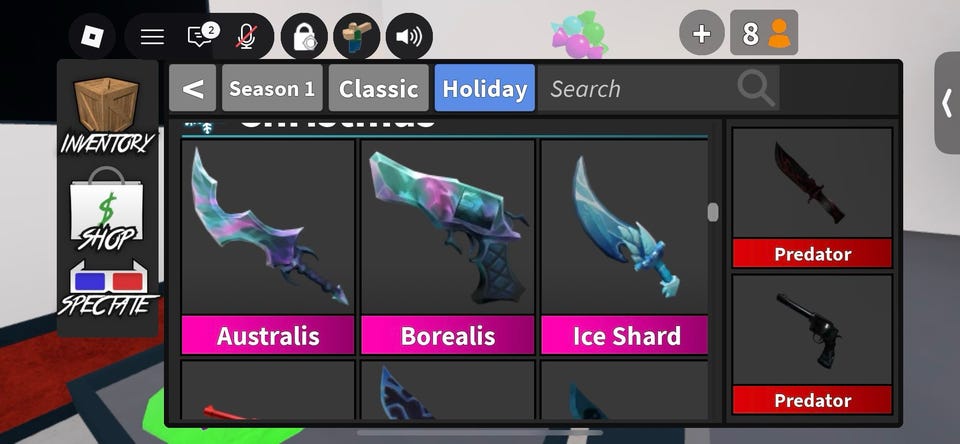Select the Holiday tab
This screenshot has height=444, width=960.
click(485, 89)
